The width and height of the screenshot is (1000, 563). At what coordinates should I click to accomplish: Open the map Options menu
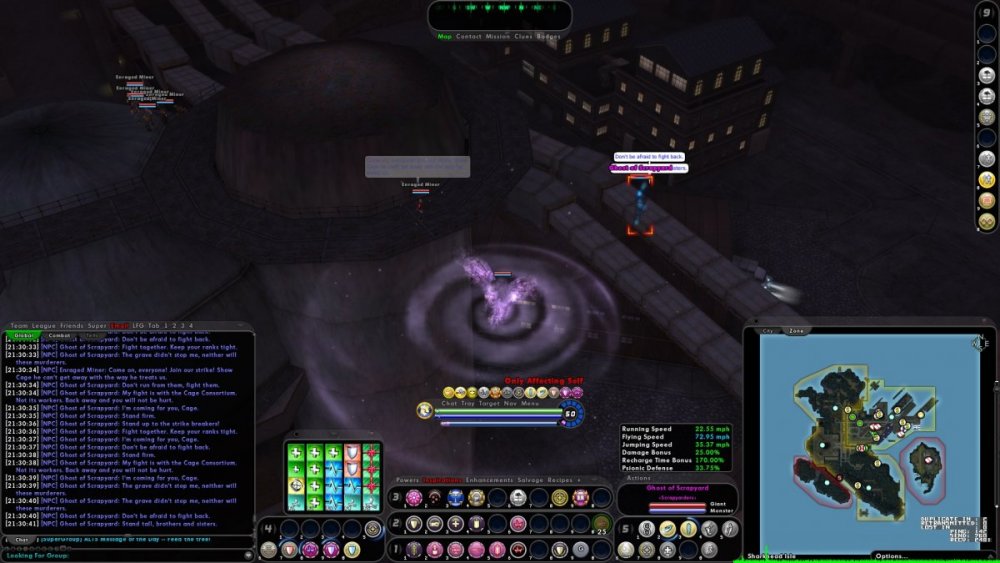click(x=892, y=556)
